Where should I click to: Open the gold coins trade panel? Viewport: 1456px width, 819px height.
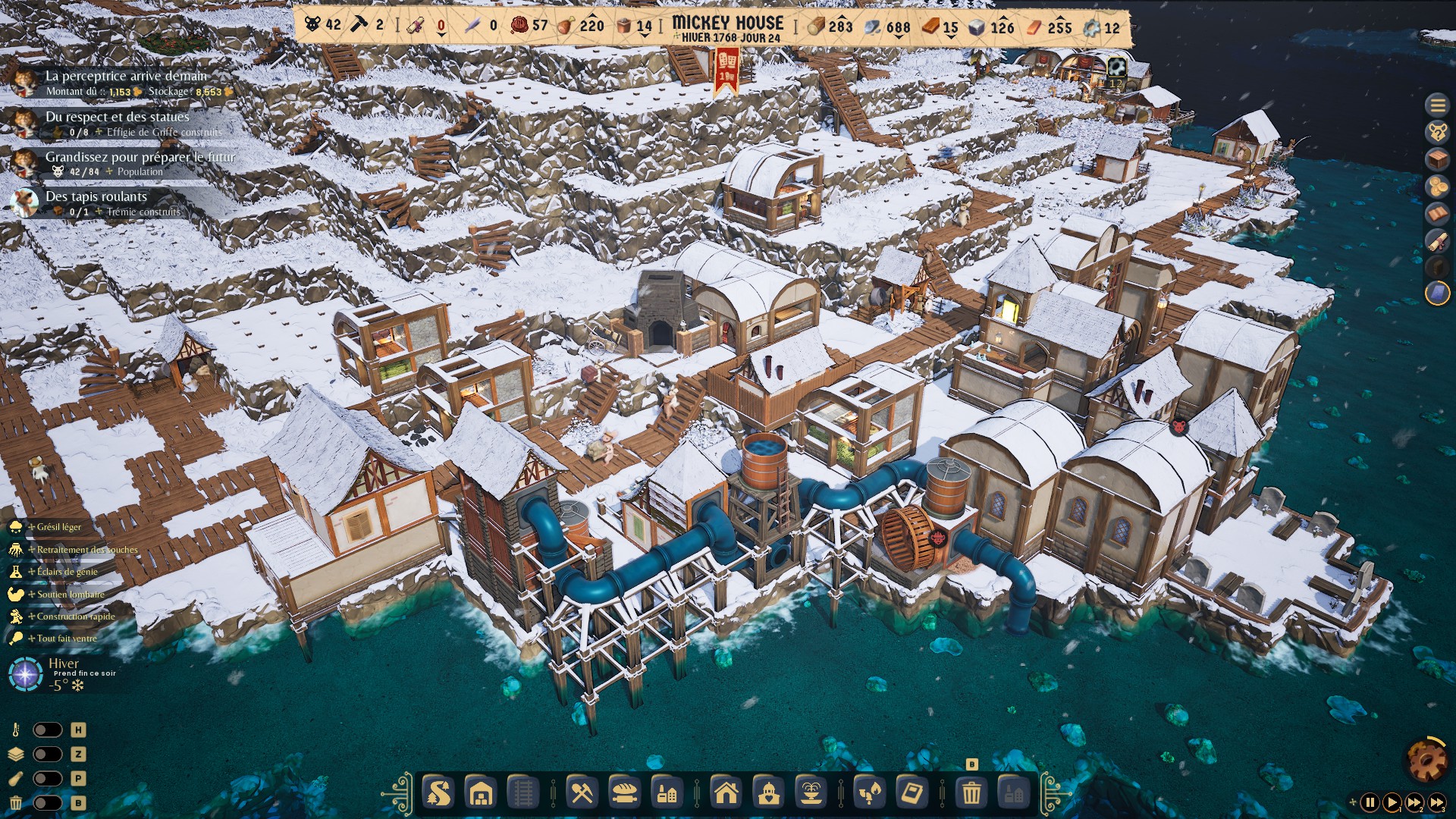coord(1437,187)
